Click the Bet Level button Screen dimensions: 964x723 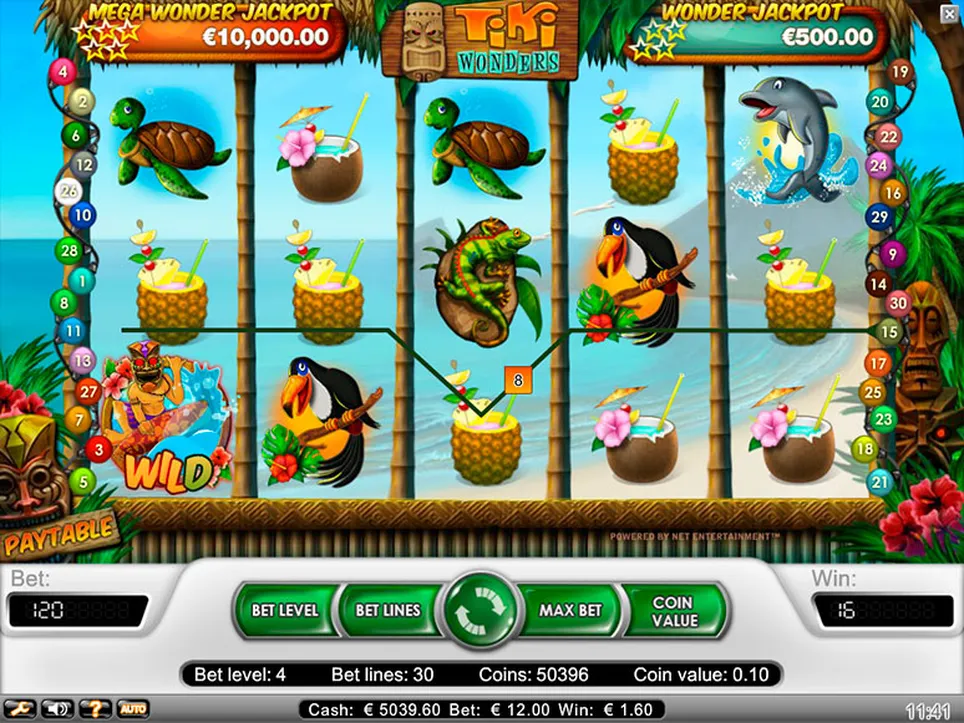[285, 610]
